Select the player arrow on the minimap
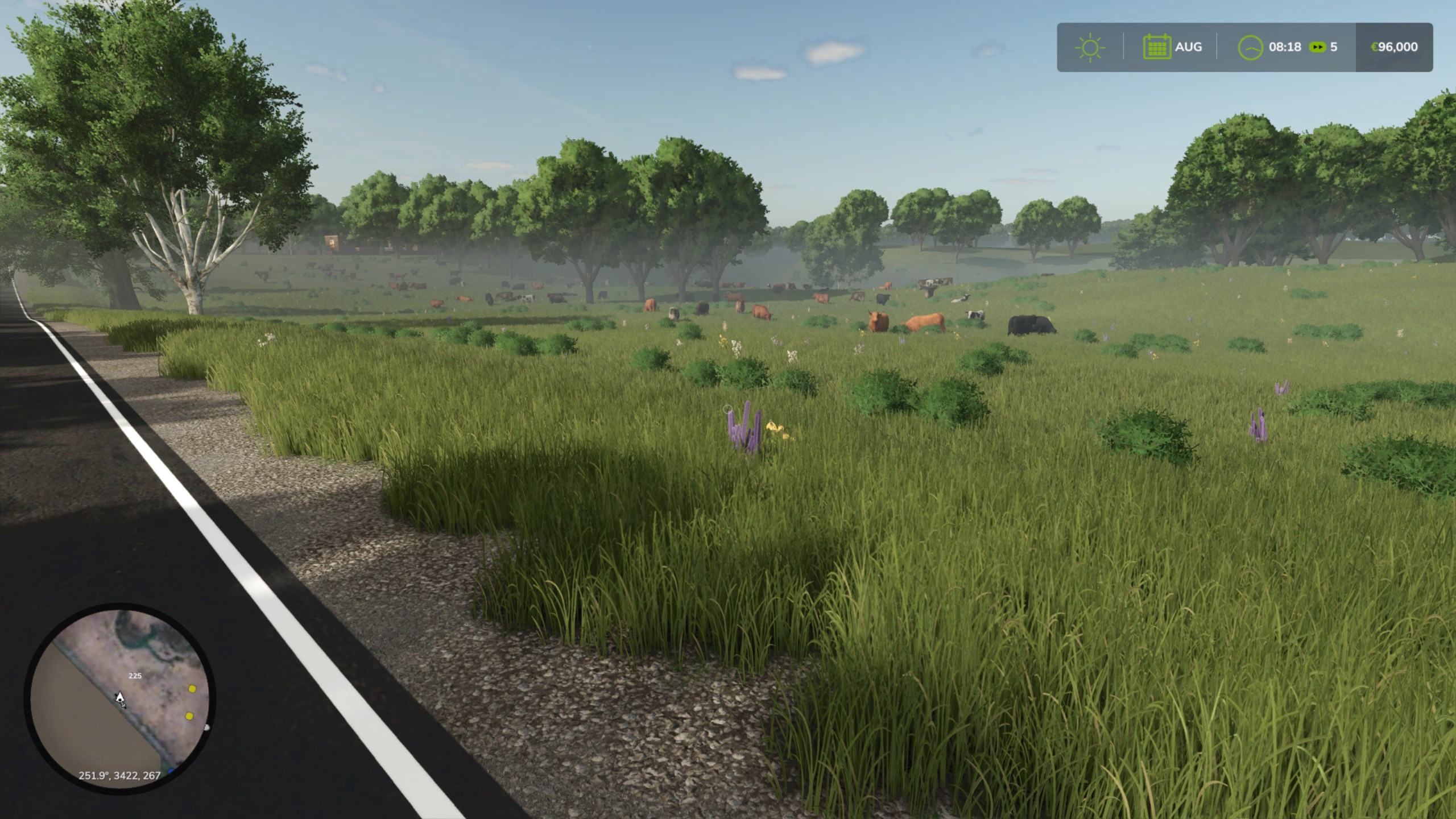This screenshot has width=1456, height=819. pyautogui.click(x=120, y=698)
